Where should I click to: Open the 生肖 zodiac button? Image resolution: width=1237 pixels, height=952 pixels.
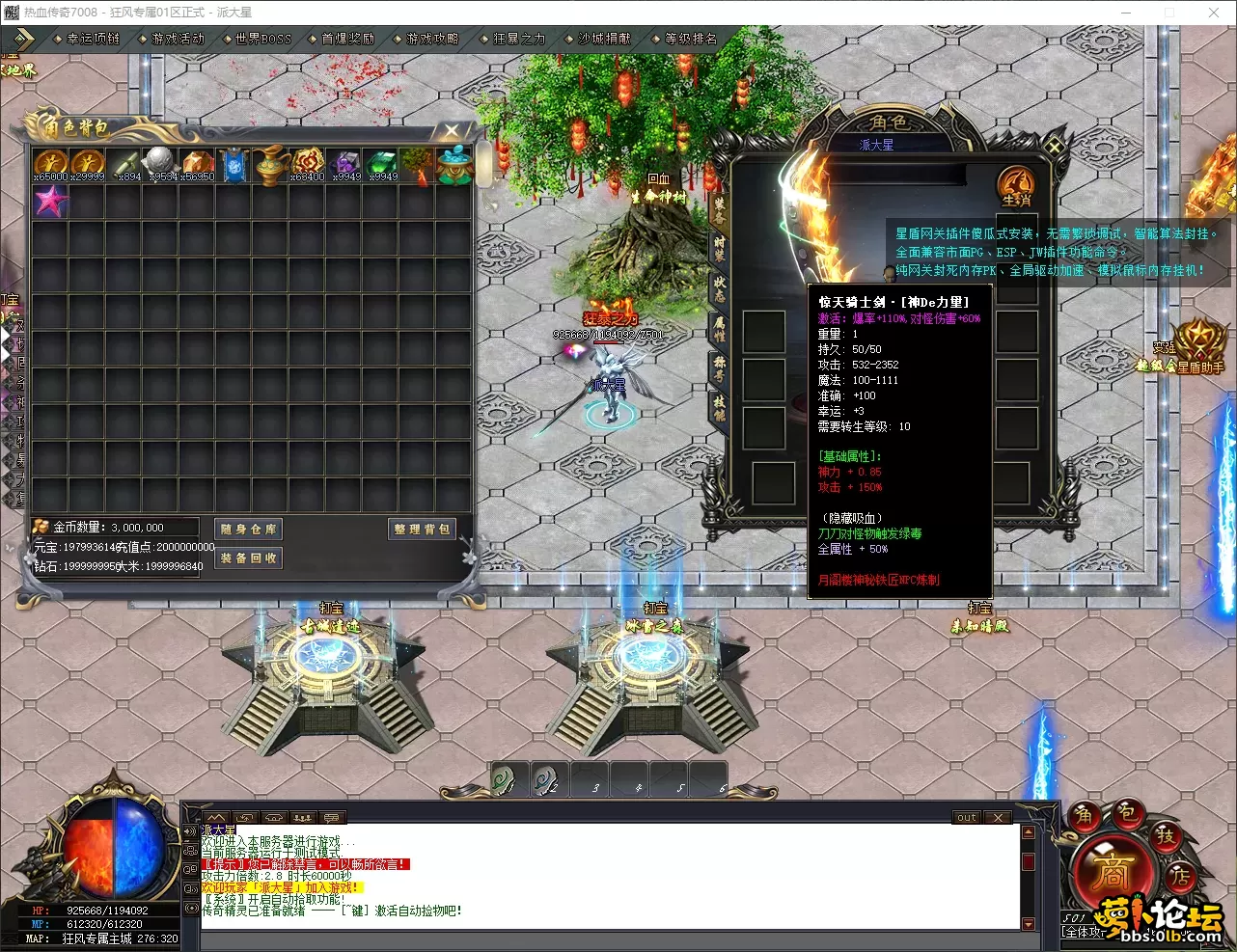point(1016,183)
